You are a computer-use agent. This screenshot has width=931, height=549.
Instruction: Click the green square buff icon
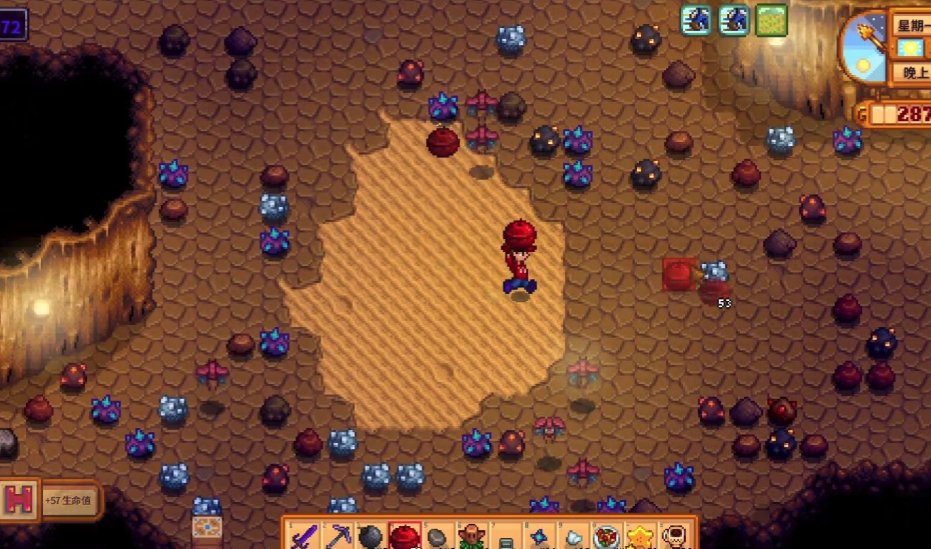click(x=771, y=20)
